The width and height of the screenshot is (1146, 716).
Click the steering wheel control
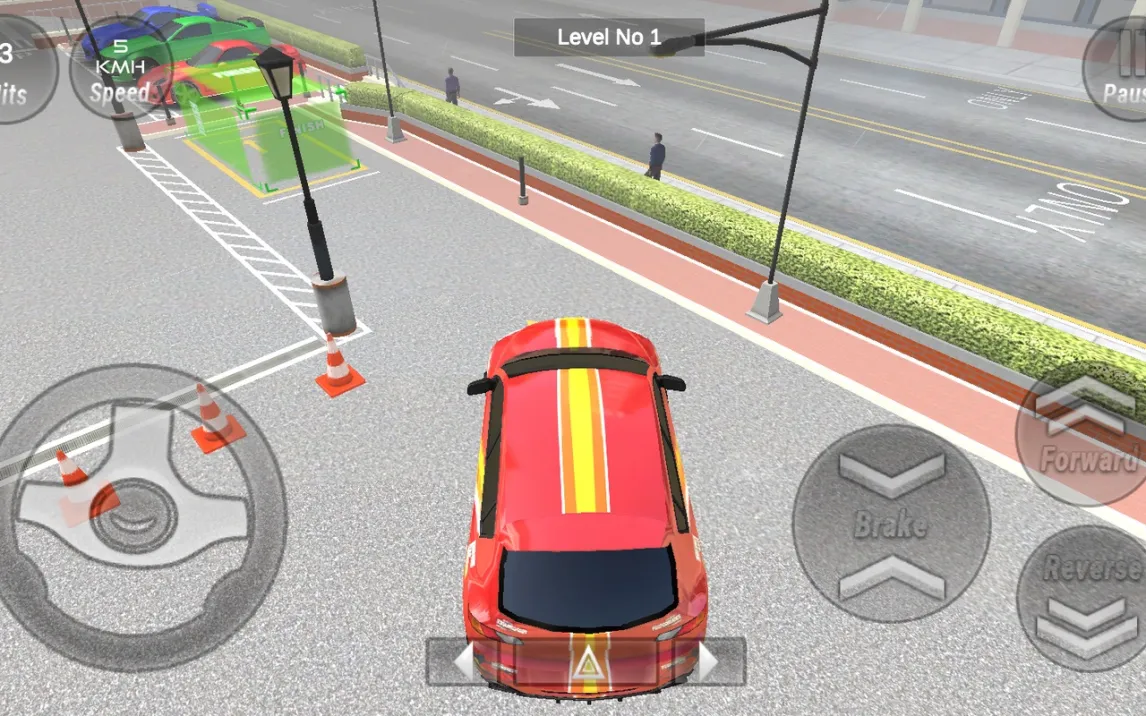pyautogui.click(x=142, y=517)
